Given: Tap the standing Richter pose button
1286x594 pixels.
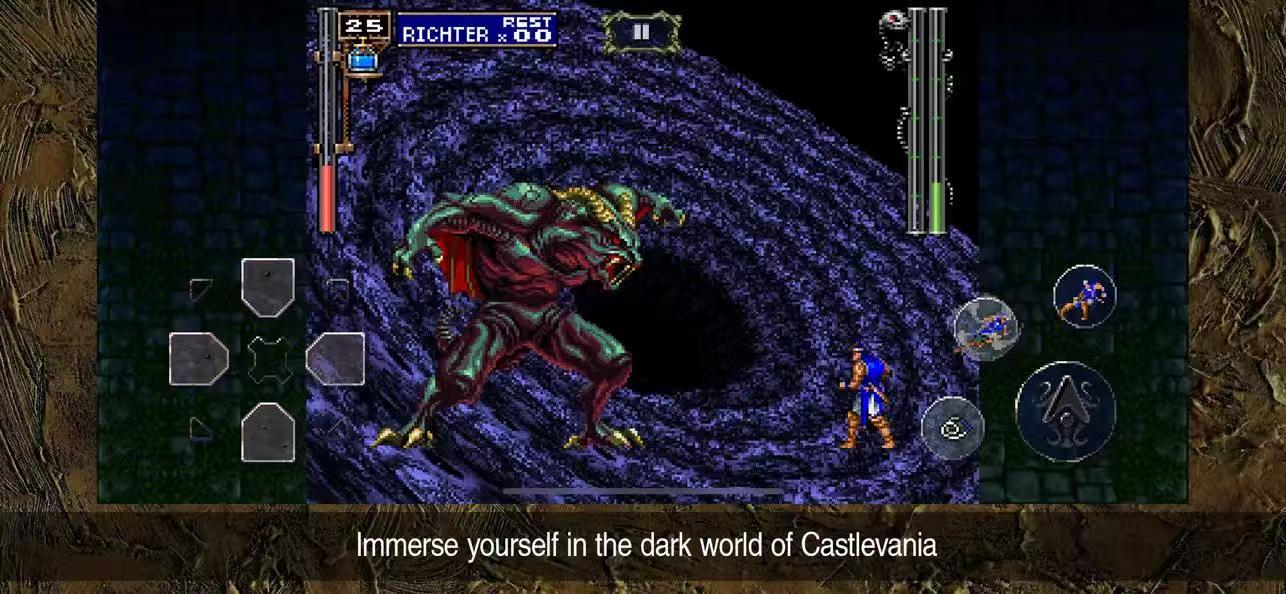Looking at the screenshot, I should tap(1085, 296).
